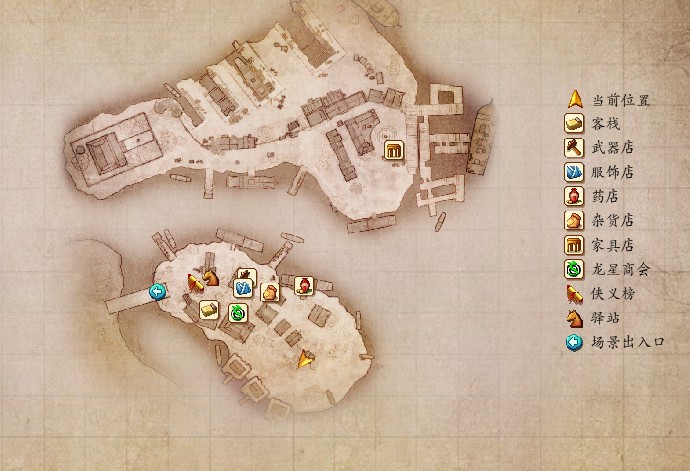Click the medicine shop marker on the map
The width and height of the screenshot is (690, 471).
coord(303,285)
